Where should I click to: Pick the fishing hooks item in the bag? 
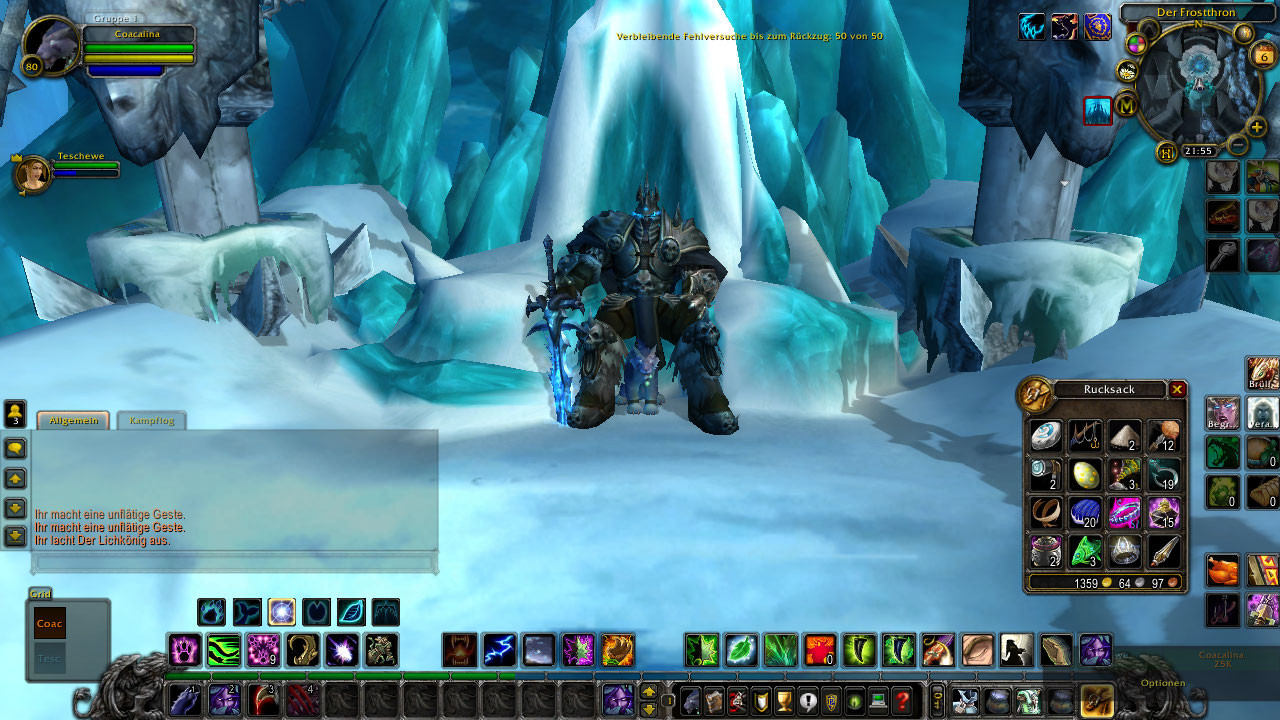1085,435
